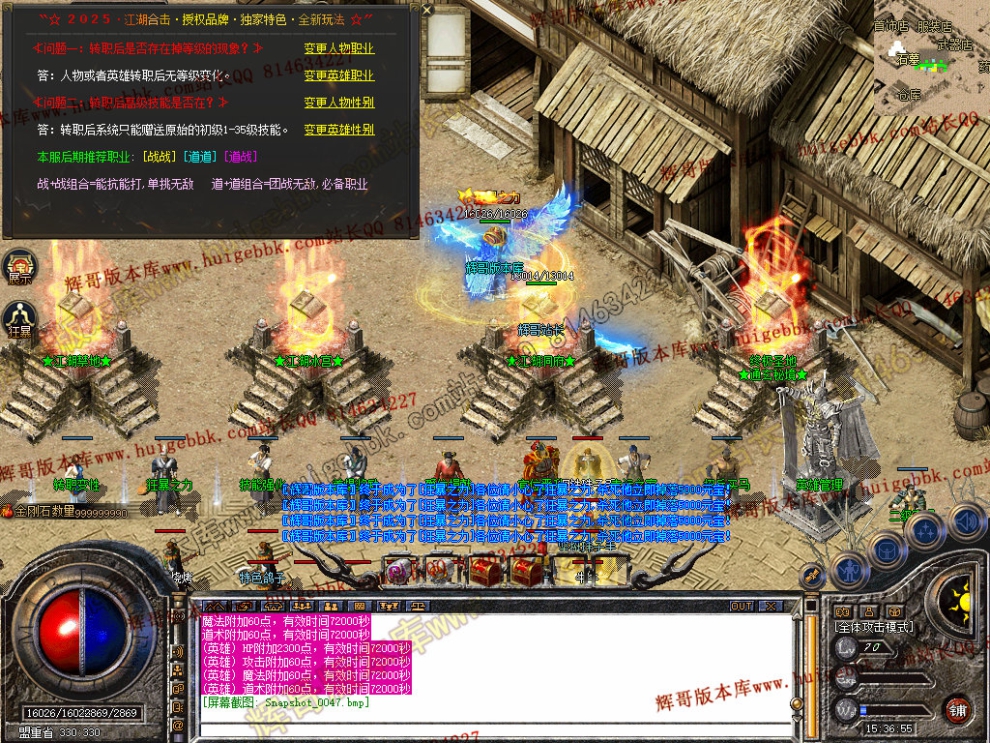Open the minimap

point(932,58)
